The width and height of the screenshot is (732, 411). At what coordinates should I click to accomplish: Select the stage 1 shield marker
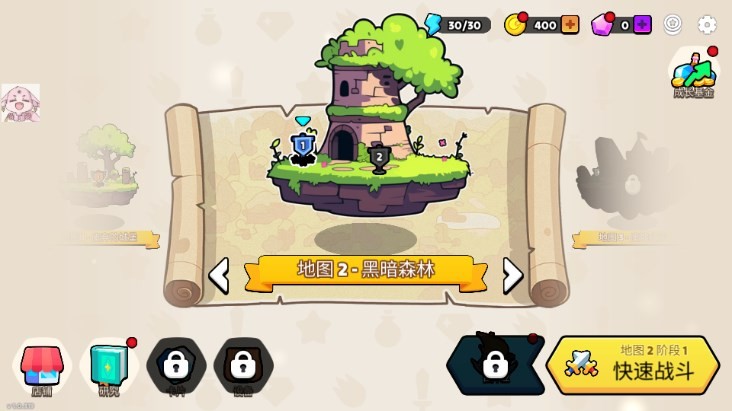[x=303, y=147]
